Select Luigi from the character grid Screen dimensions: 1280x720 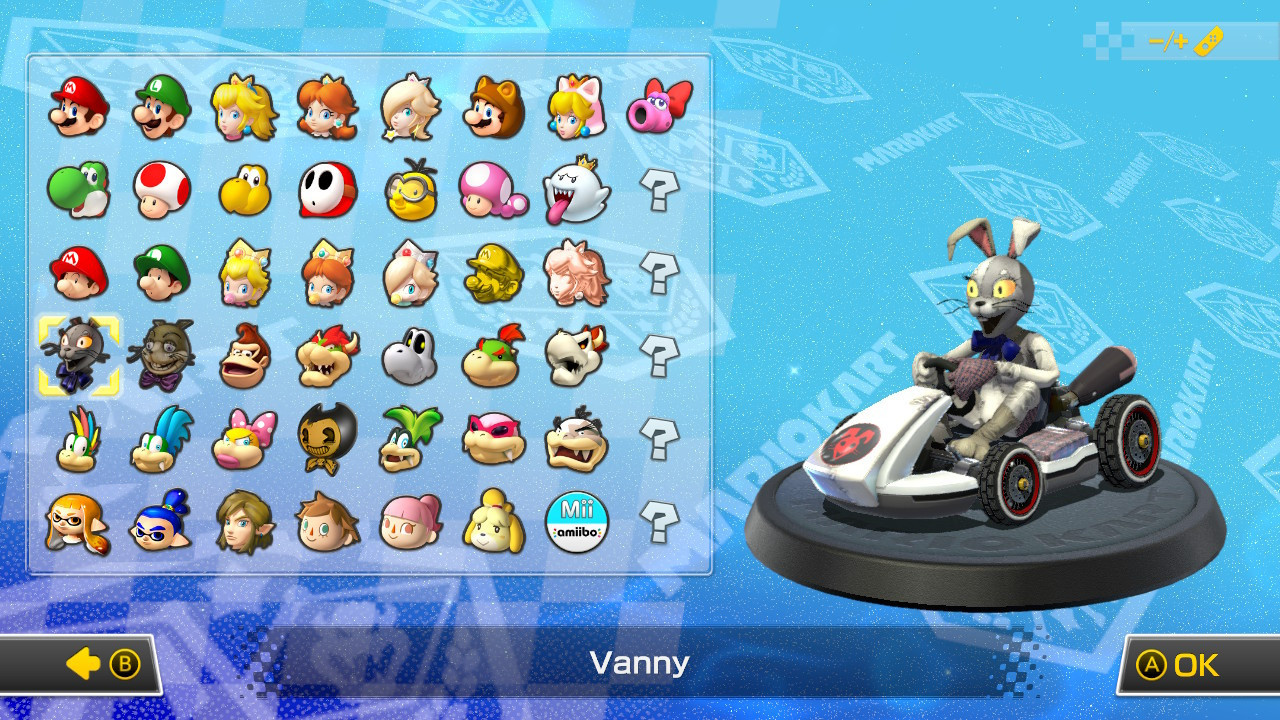click(x=161, y=107)
